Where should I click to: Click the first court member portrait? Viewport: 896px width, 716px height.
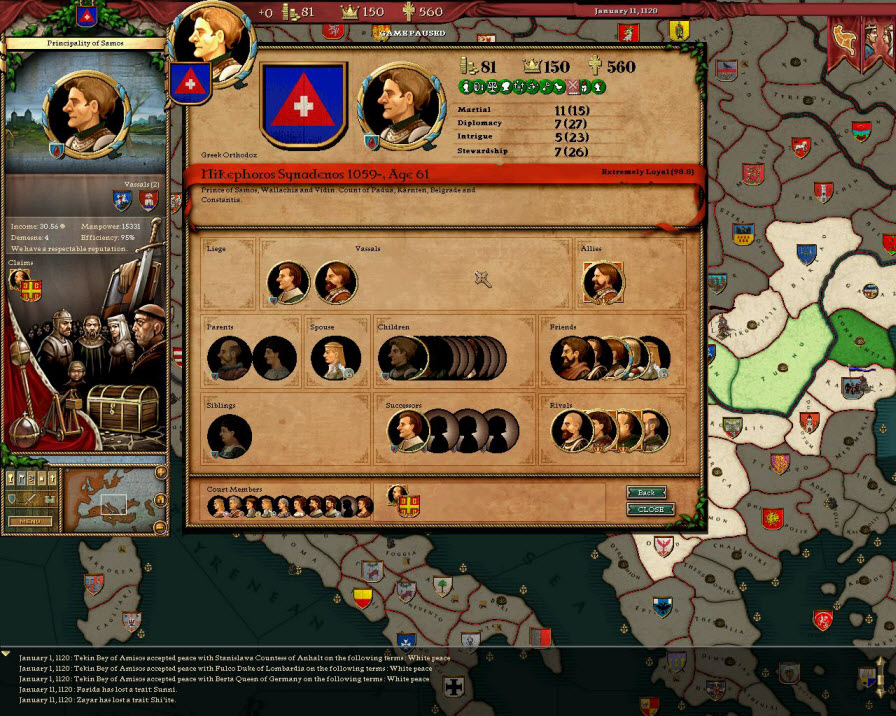[218, 506]
